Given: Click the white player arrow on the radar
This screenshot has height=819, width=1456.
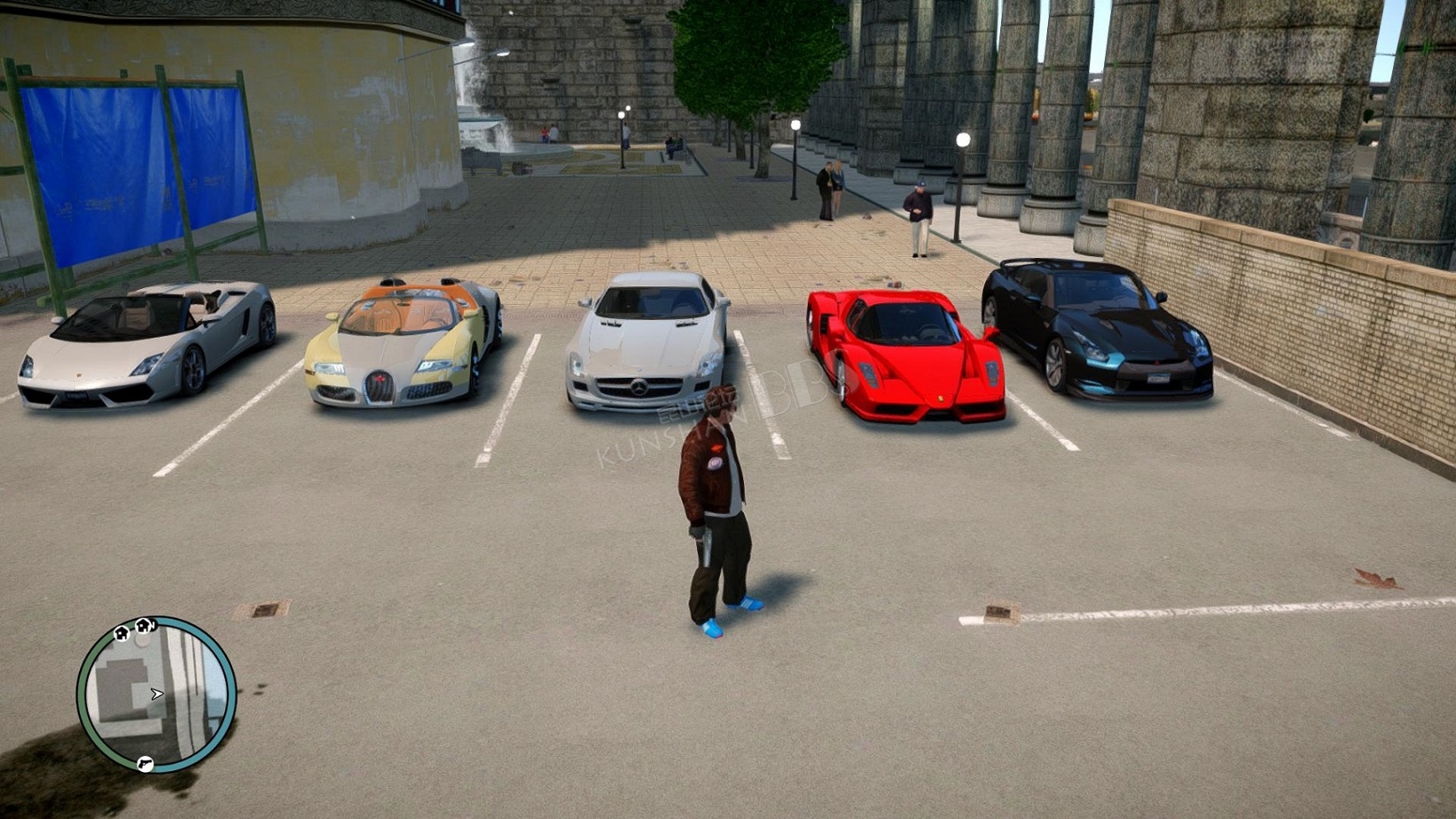Looking at the screenshot, I should pyautogui.click(x=157, y=694).
